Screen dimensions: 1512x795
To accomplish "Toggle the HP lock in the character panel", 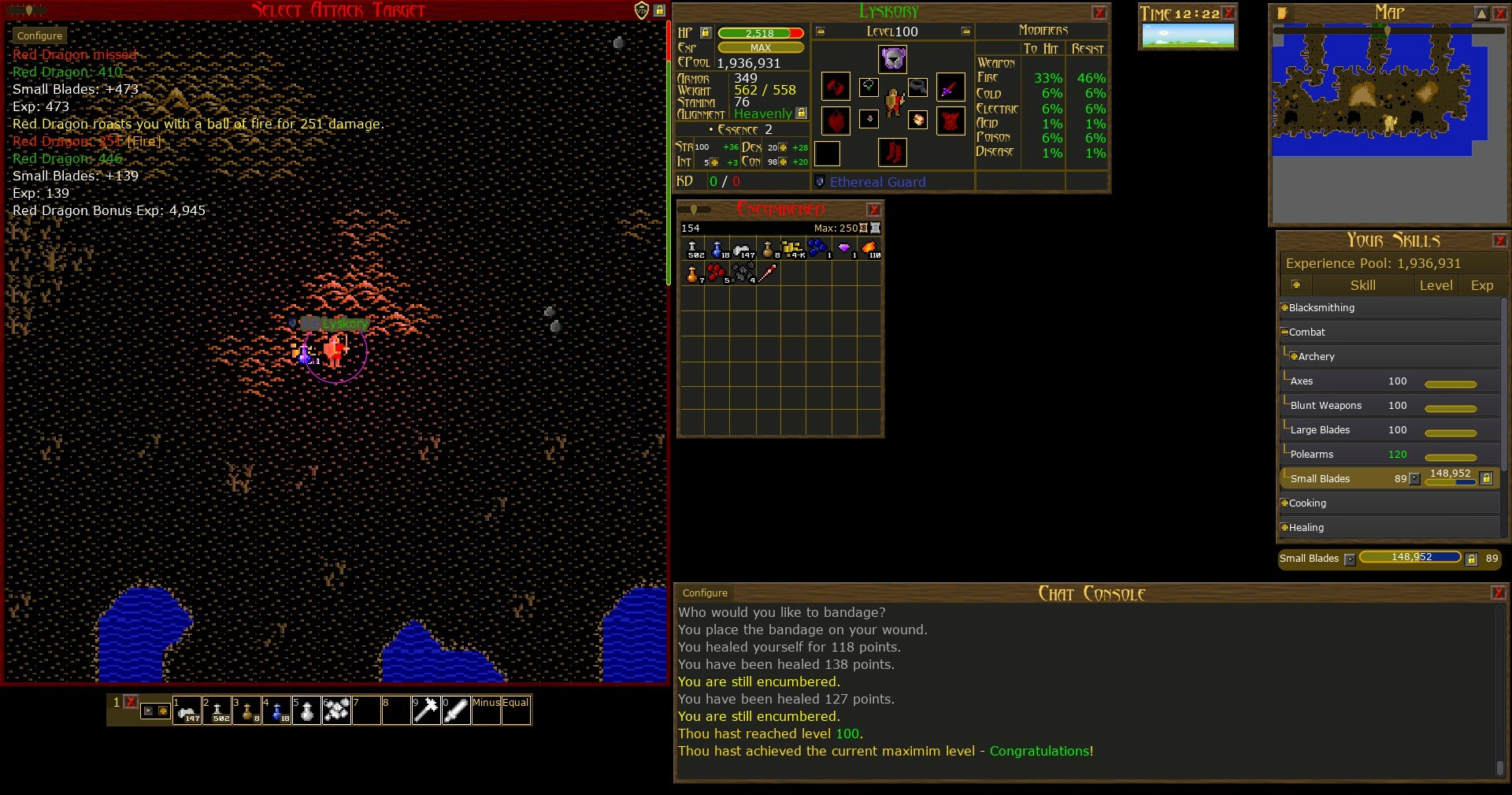I will click(x=706, y=33).
